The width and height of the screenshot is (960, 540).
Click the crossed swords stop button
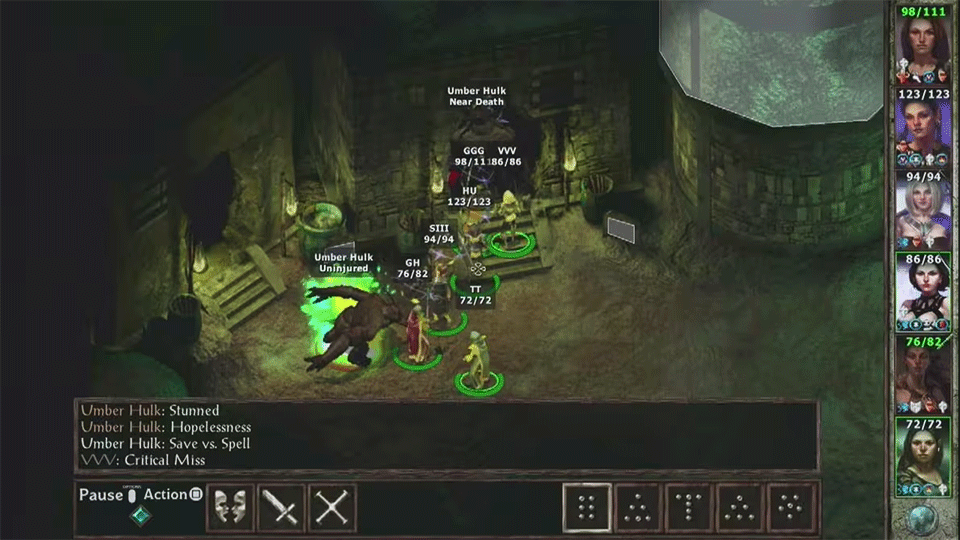point(332,508)
